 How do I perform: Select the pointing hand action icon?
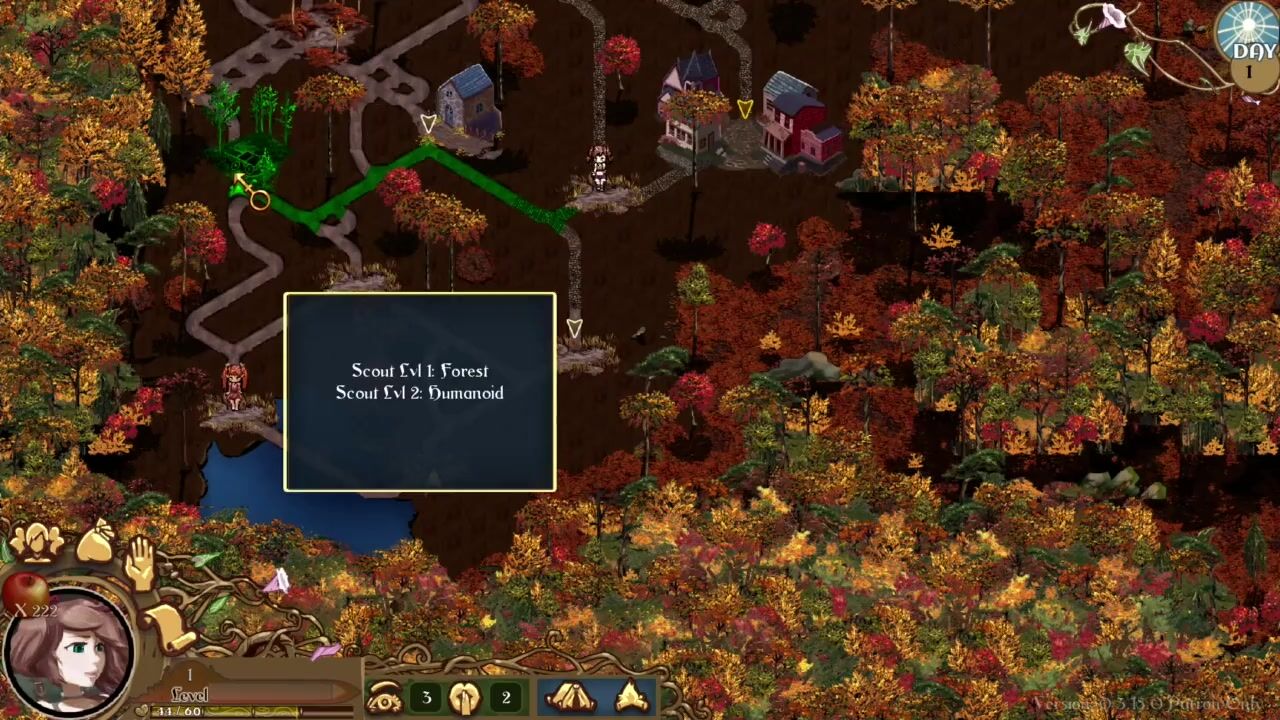[x=464, y=698]
